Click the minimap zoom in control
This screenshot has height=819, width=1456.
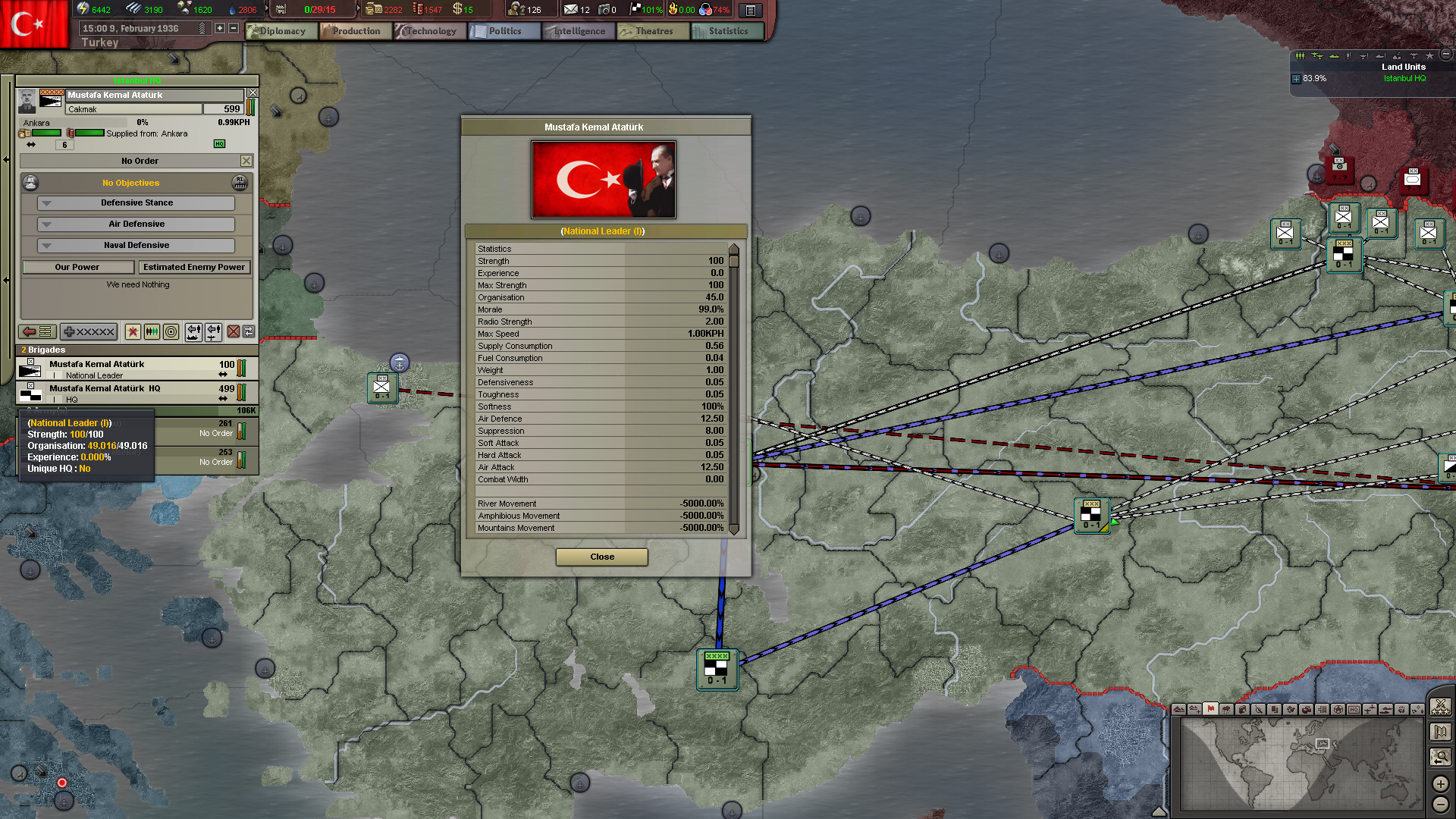[x=1440, y=784]
